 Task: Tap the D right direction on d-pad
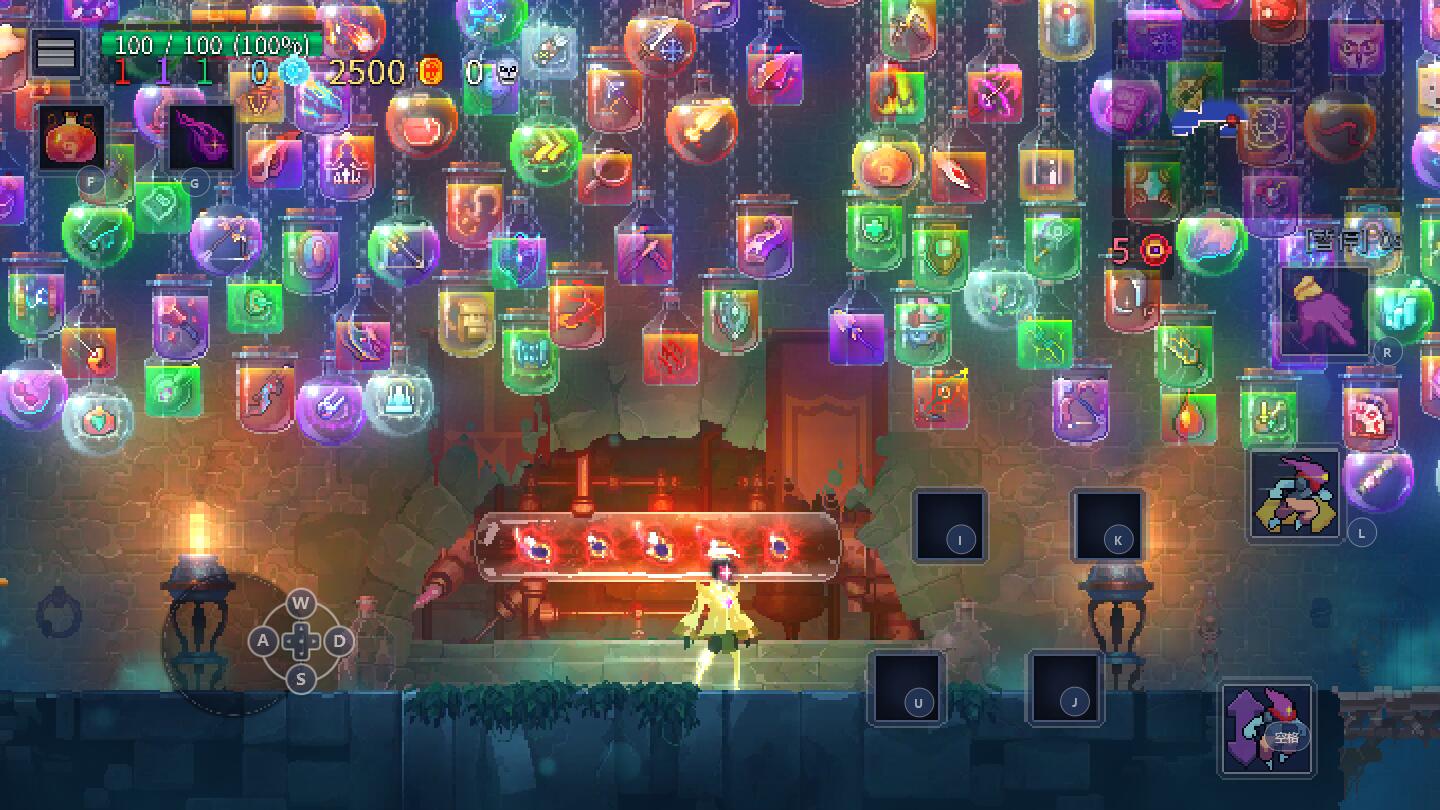click(x=339, y=641)
